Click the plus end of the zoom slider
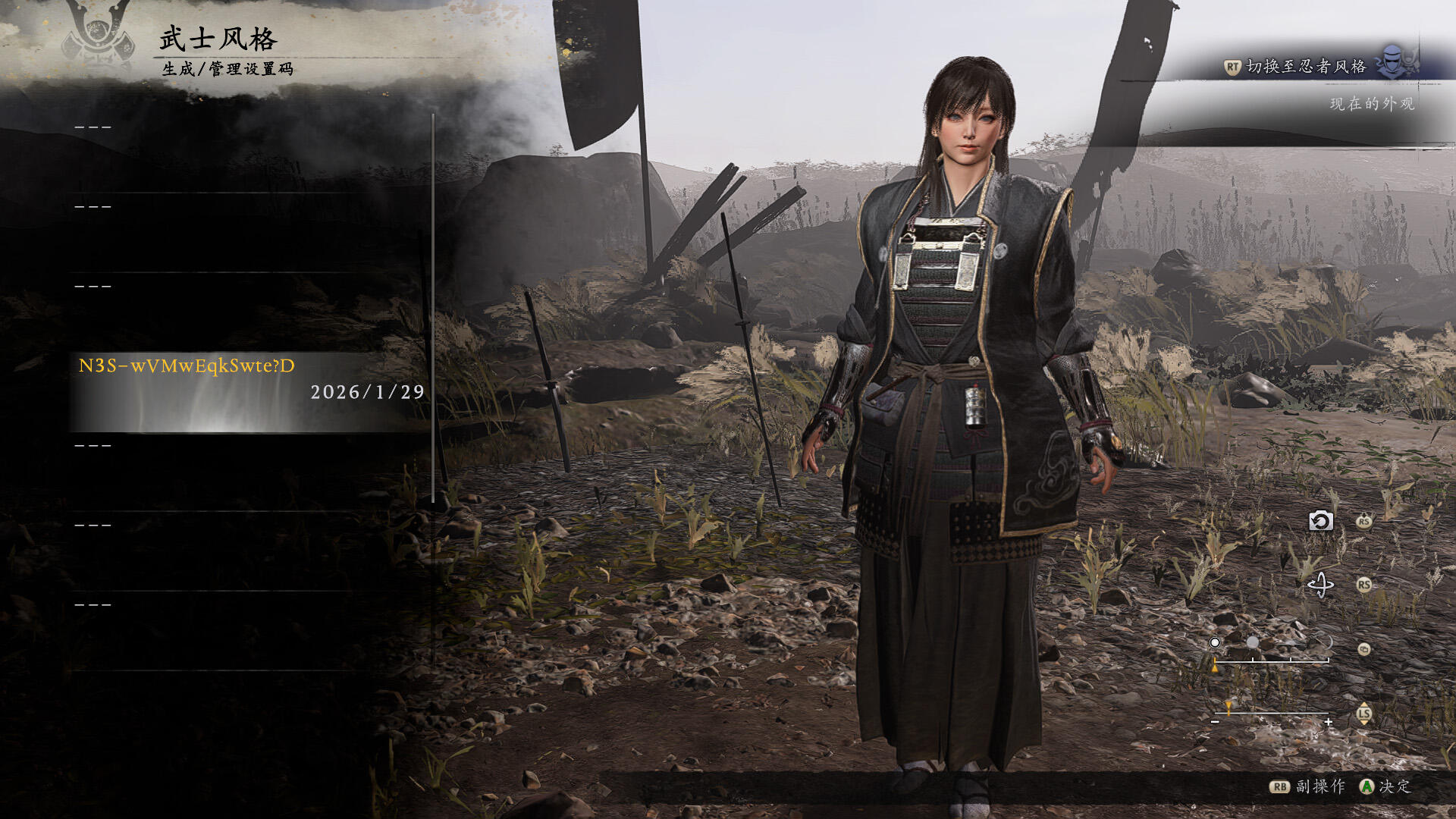Image resolution: width=1456 pixels, height=819 pixels. [x=1329, y=723]
